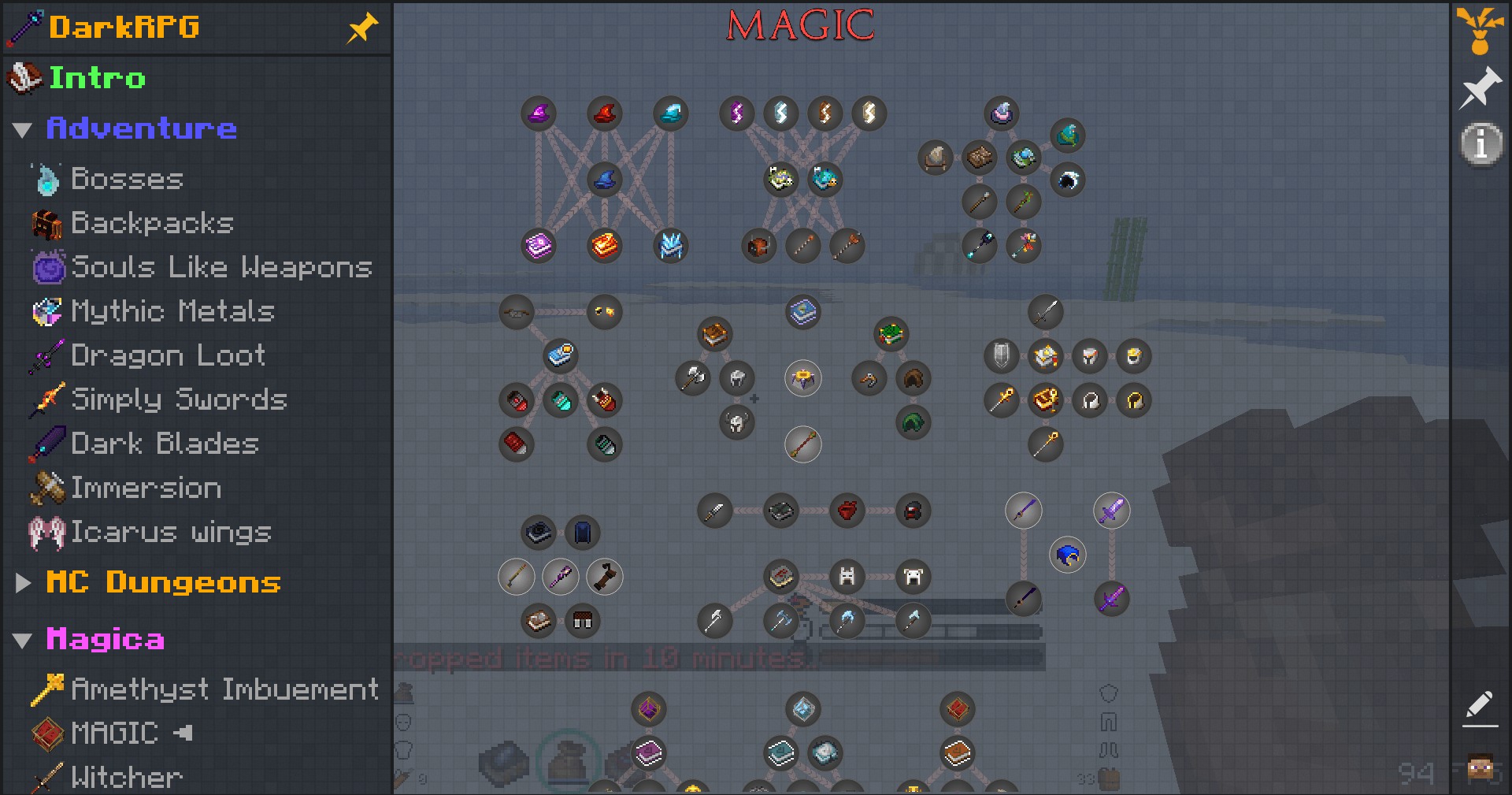Screen dimensions: 1512x795
Task: Open the Witcher chapter
Action: pyautogui.click(x=126, y=778)
